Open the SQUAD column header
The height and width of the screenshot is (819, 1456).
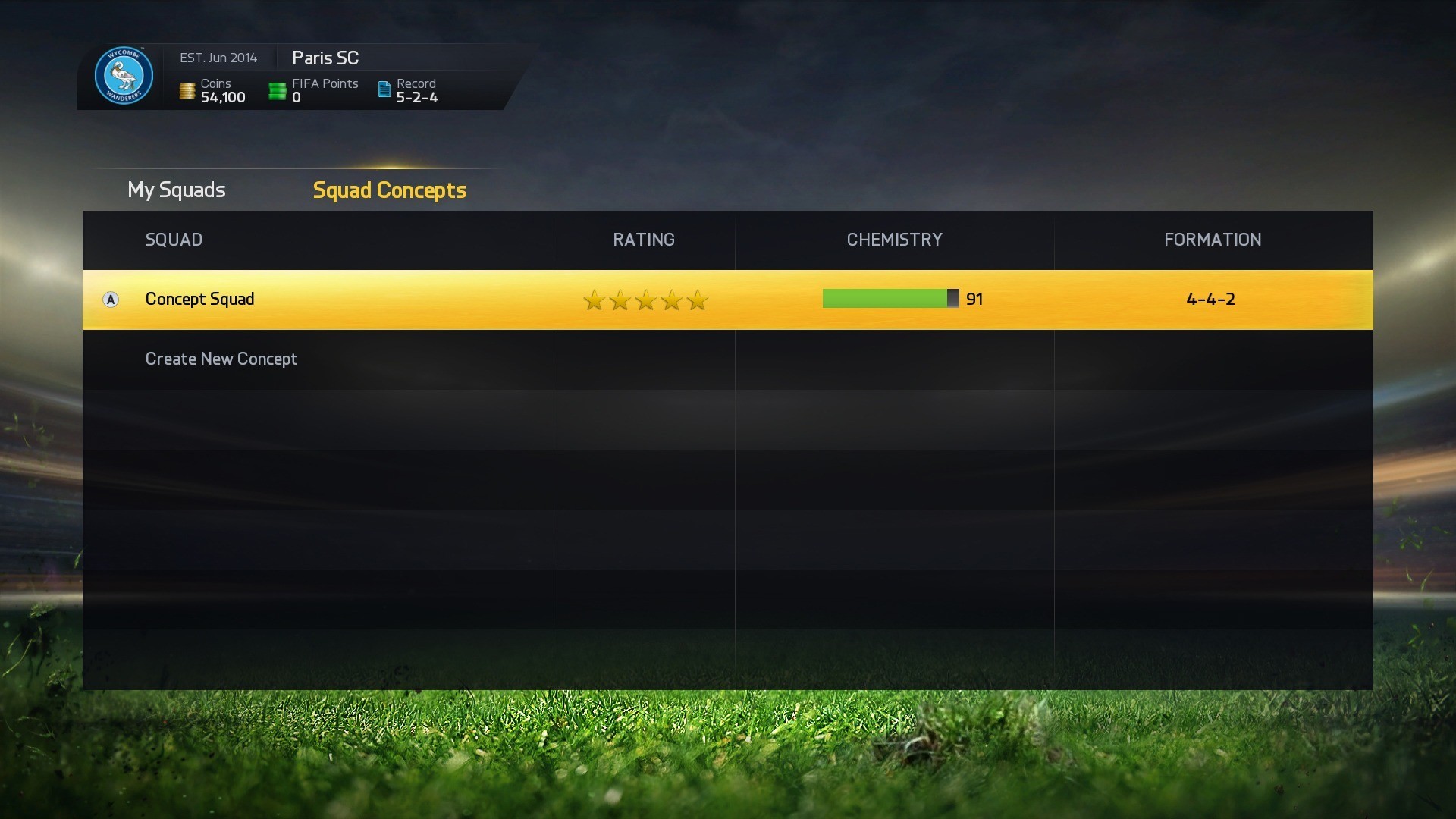pos(174,240)
